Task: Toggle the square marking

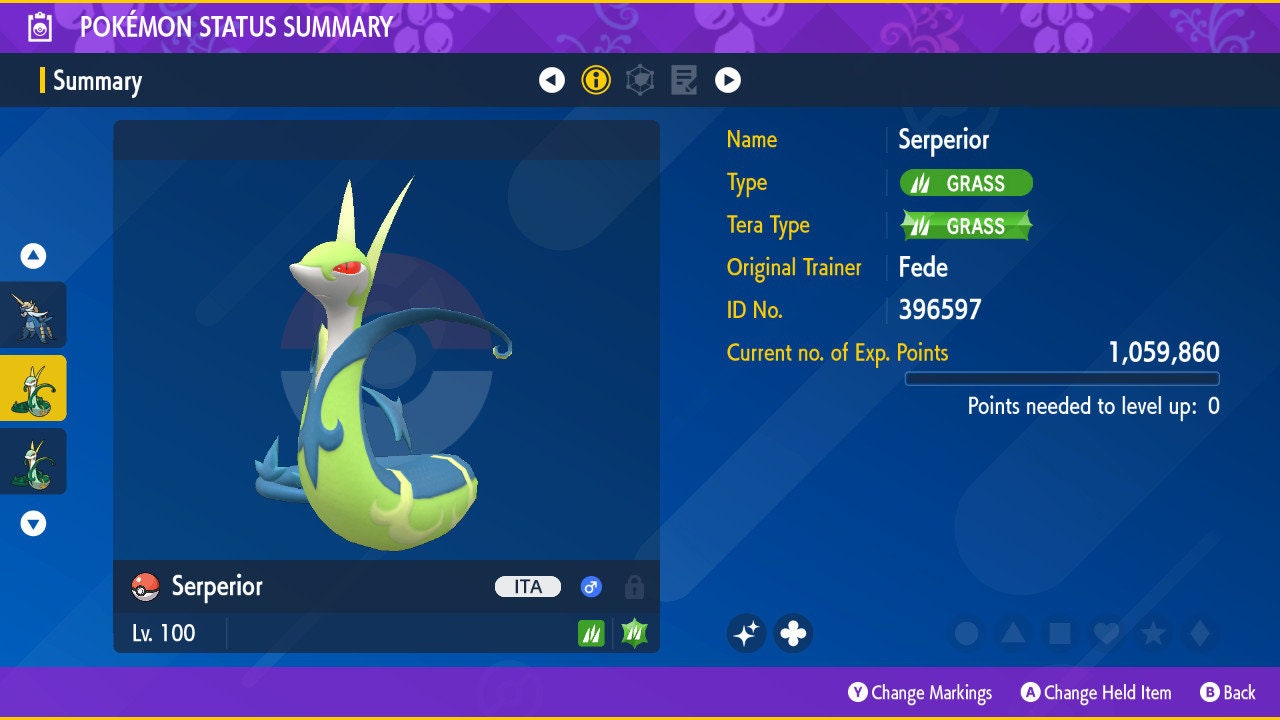Action: click(x=1060, y=633)
